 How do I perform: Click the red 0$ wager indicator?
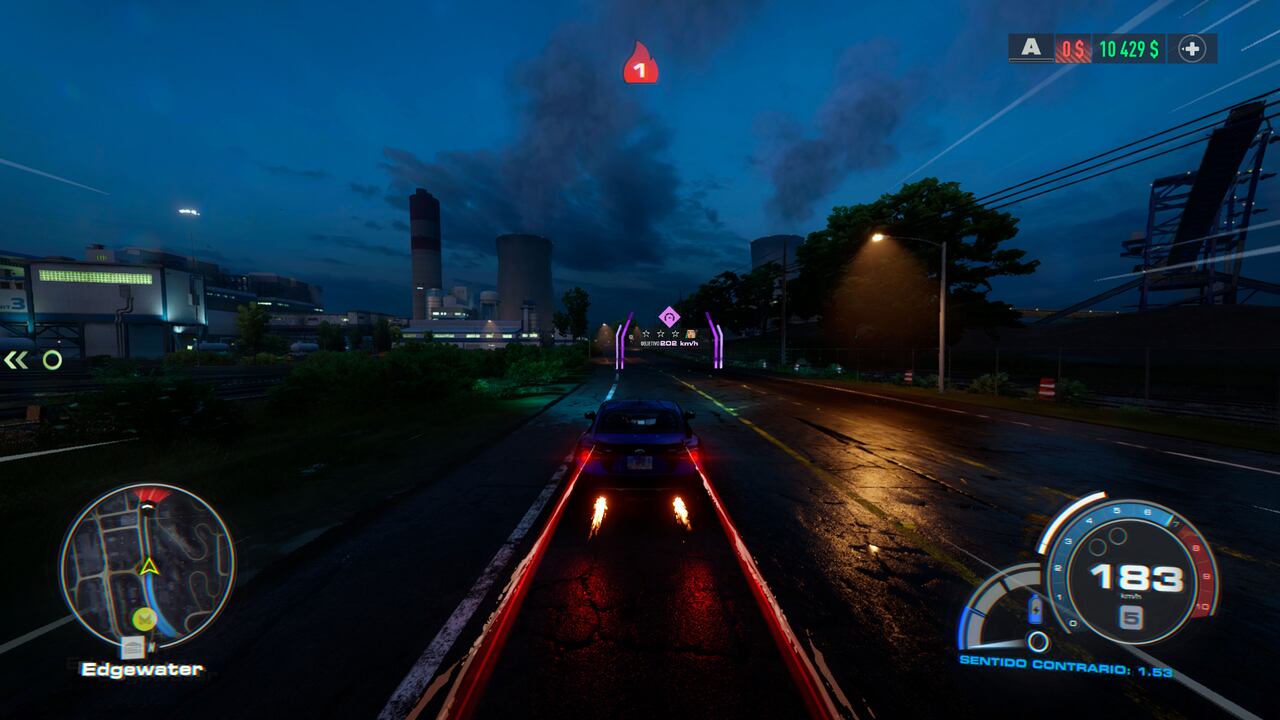(x=1072, y=47)
